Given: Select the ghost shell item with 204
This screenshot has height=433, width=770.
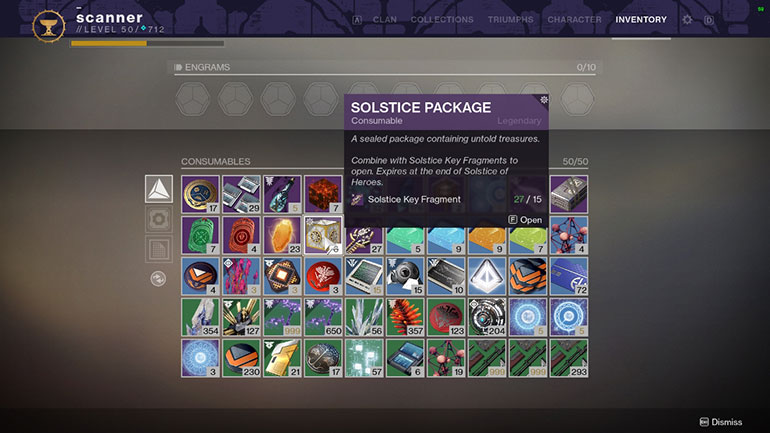Looking at the screenshot, I should [x=487, y=317].
